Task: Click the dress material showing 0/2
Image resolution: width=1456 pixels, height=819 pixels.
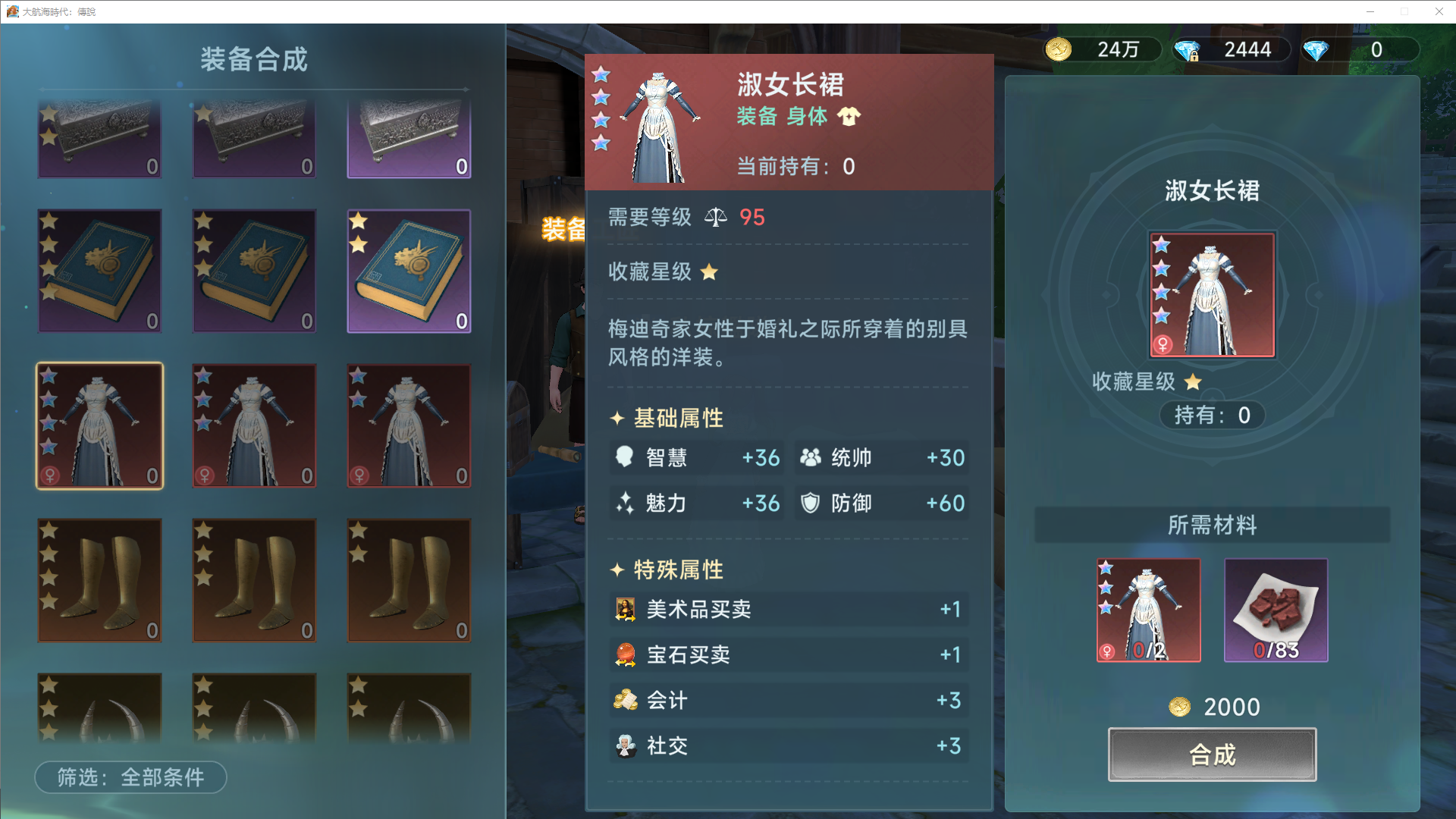Action: tap(1147, 610)
